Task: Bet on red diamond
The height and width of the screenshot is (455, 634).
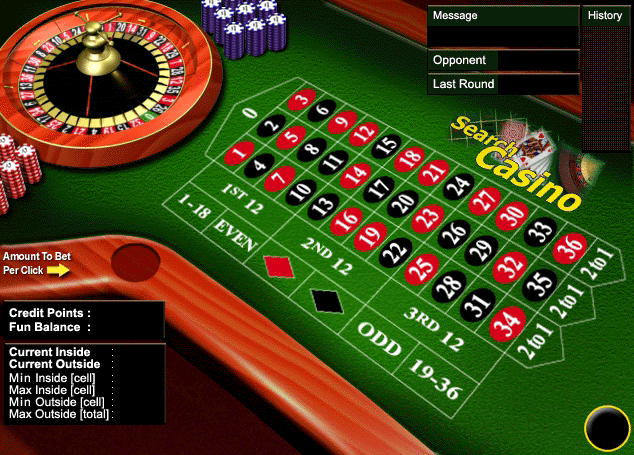Action: tap(276, 266)
